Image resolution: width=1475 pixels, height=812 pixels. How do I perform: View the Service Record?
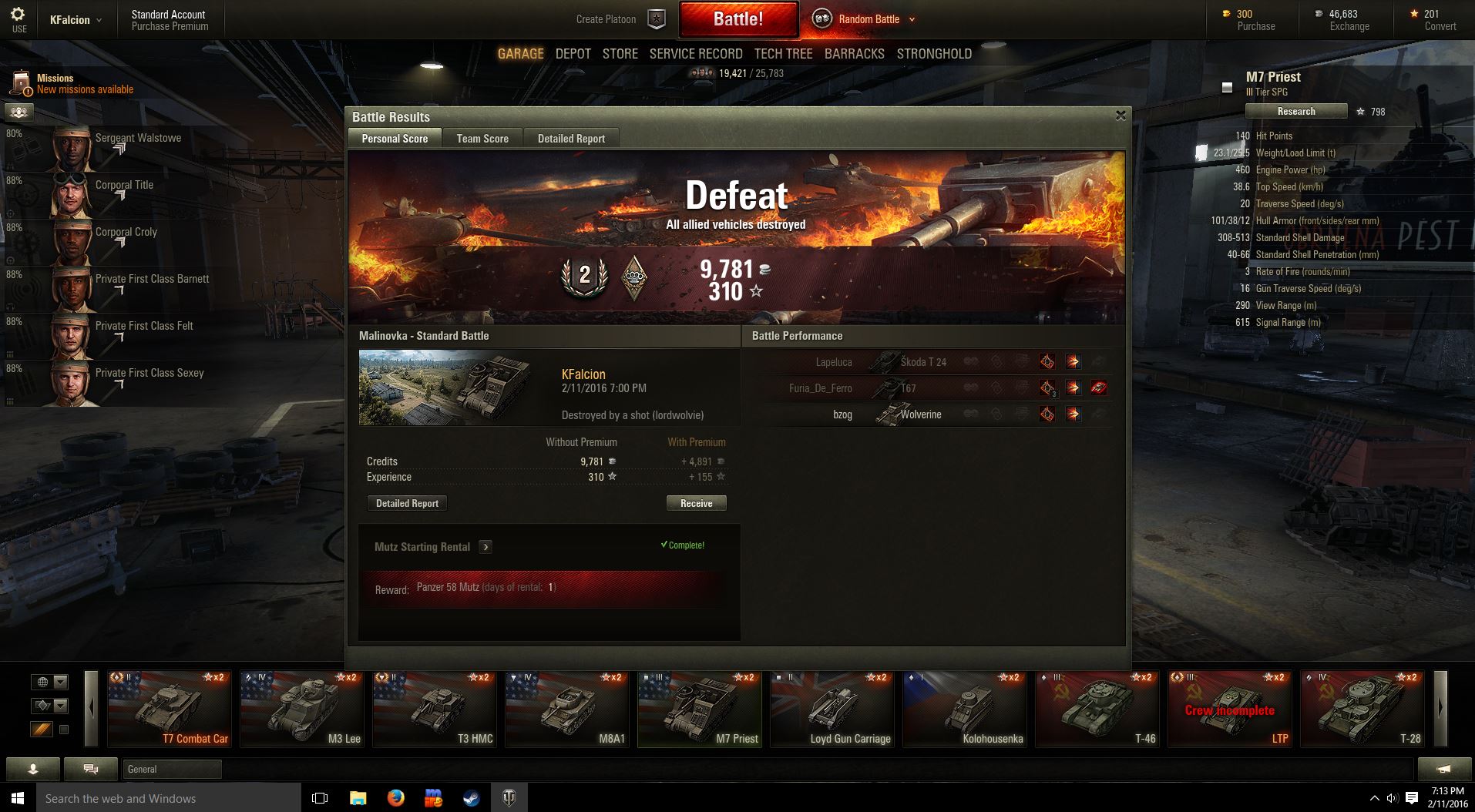point(696,54)
